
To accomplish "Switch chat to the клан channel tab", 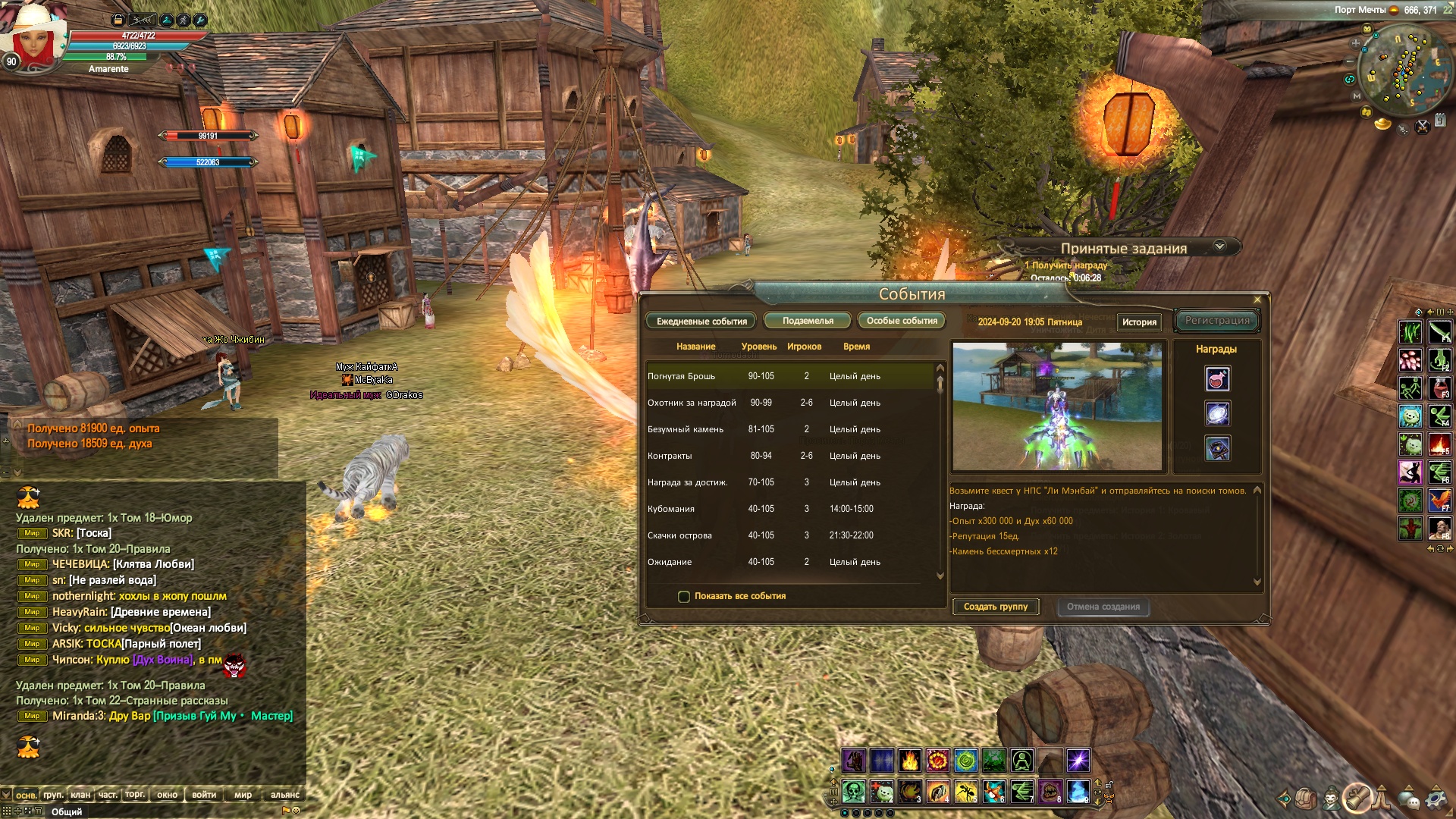I will click(x=80, y=795).
